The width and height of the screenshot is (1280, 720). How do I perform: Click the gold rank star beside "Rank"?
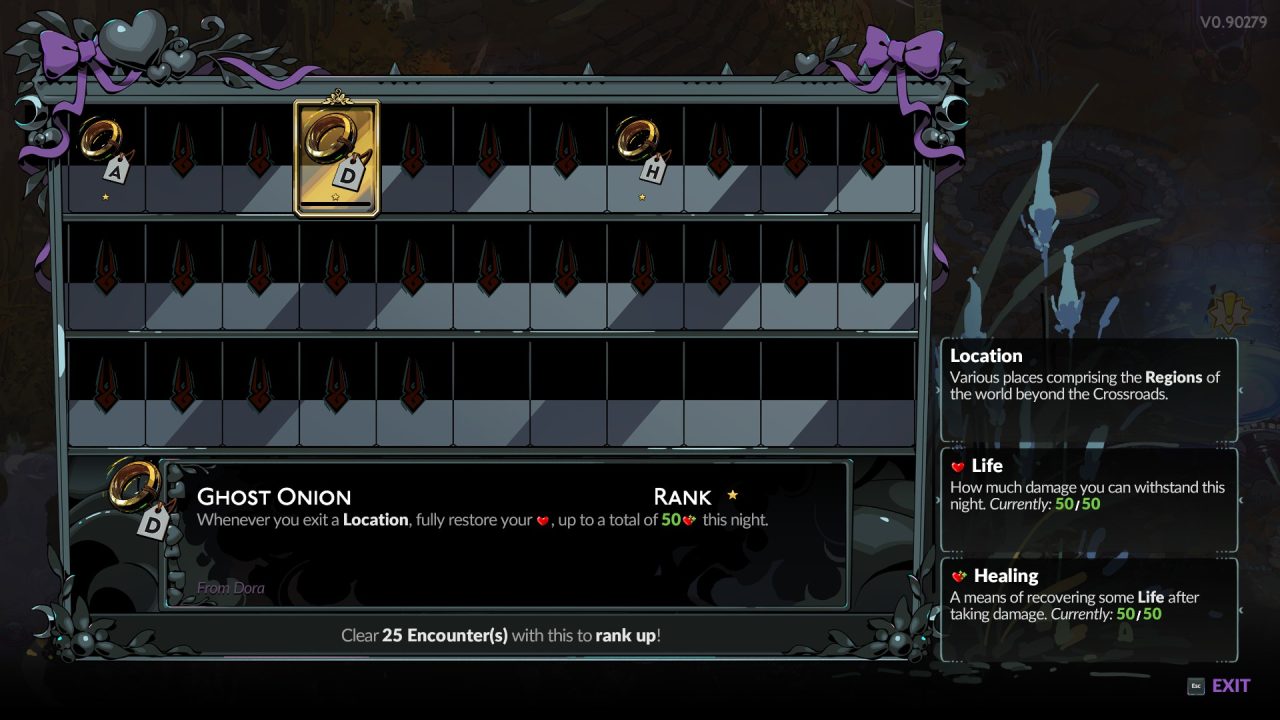click(x=735, y=495)
